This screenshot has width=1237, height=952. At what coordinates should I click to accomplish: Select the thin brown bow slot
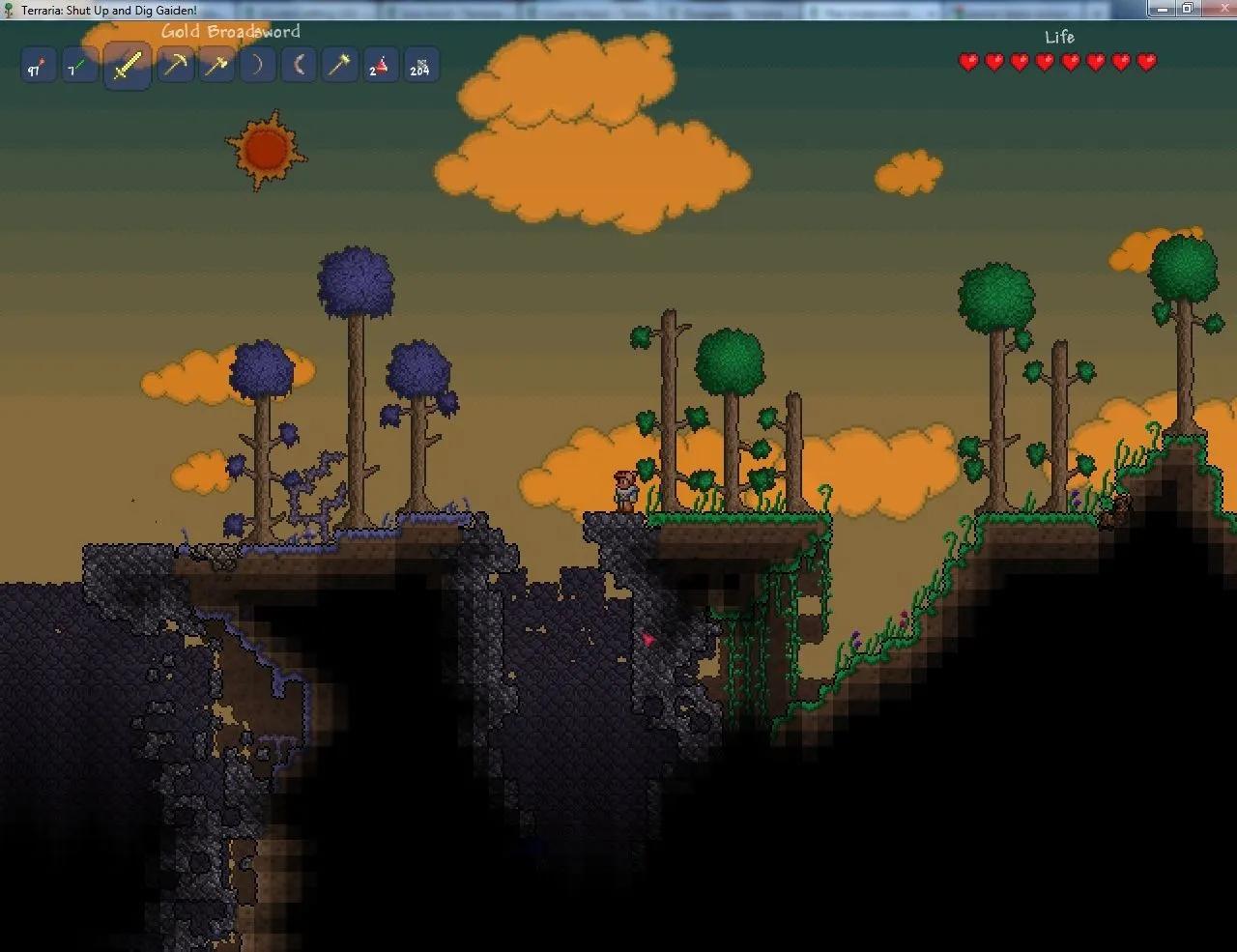point(257,66)
